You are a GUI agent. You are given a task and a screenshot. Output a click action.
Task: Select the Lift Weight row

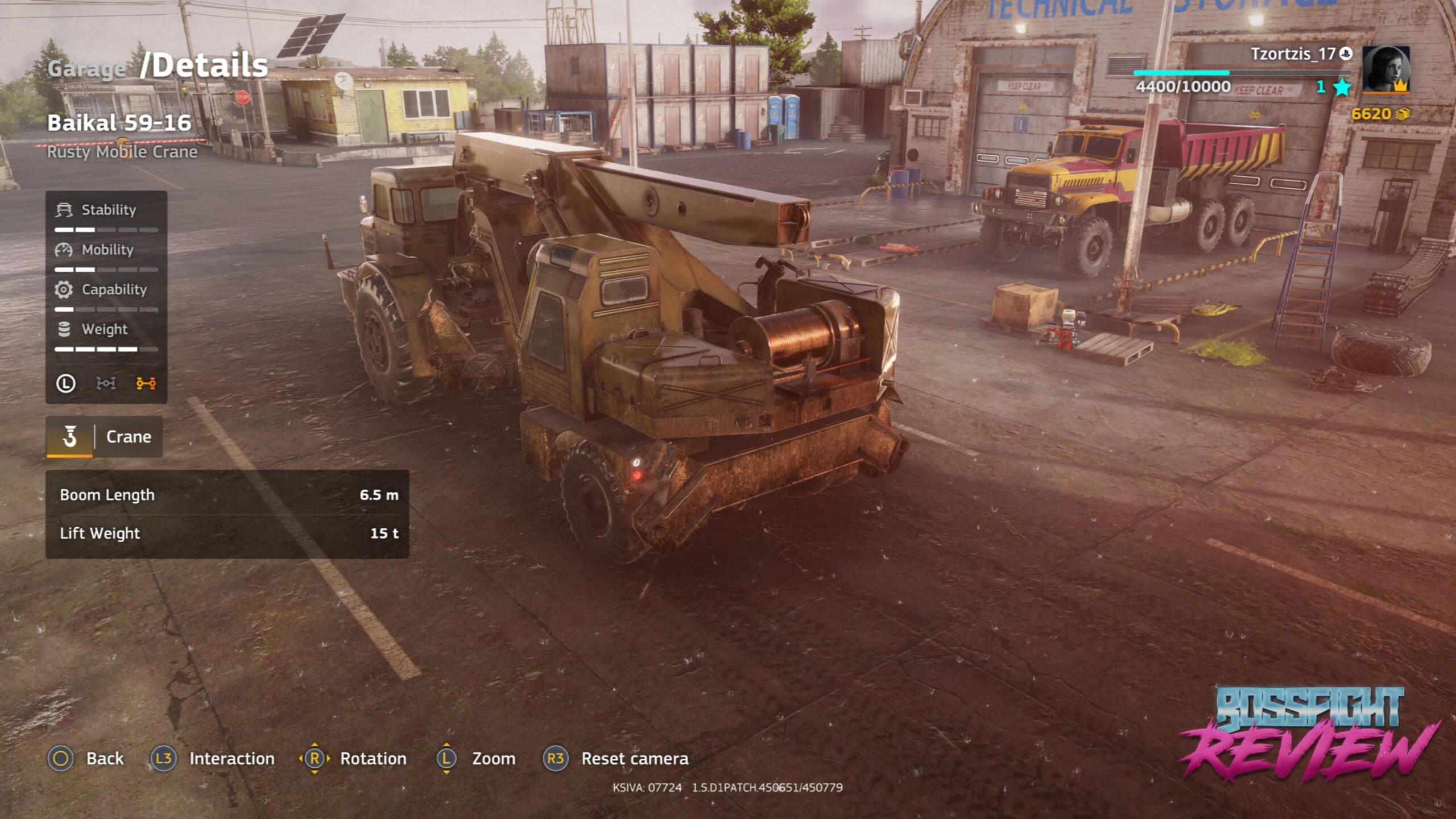click(227, 533)
